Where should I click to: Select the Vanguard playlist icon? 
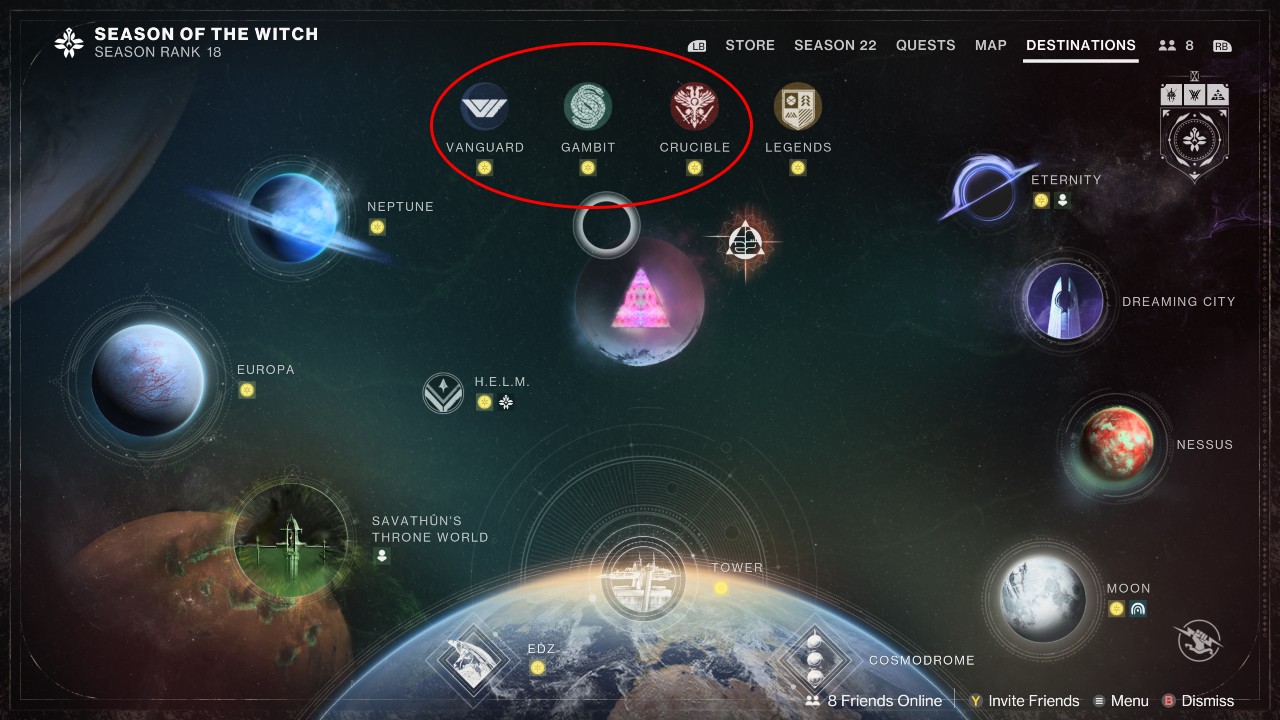(485, 103)
